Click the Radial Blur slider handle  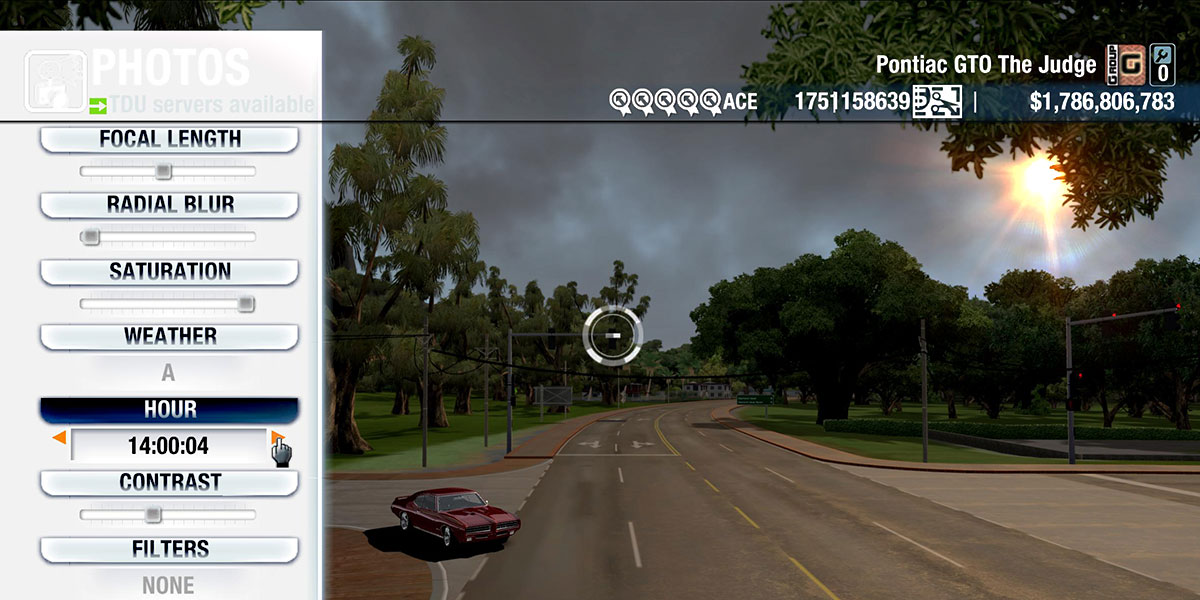91,238
